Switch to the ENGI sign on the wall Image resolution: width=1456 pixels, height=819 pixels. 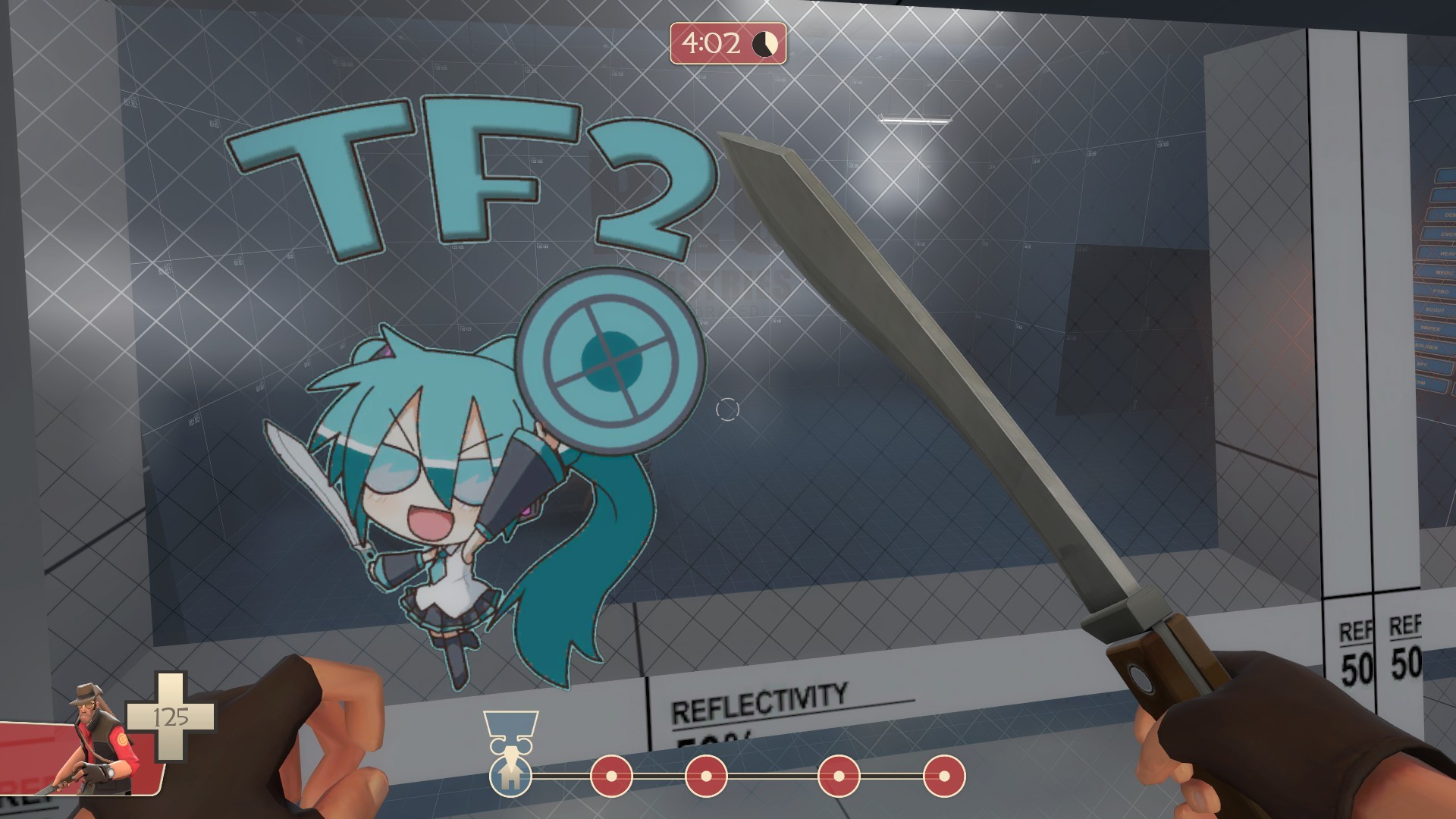pyautogui.click(x=1443, y=234)
